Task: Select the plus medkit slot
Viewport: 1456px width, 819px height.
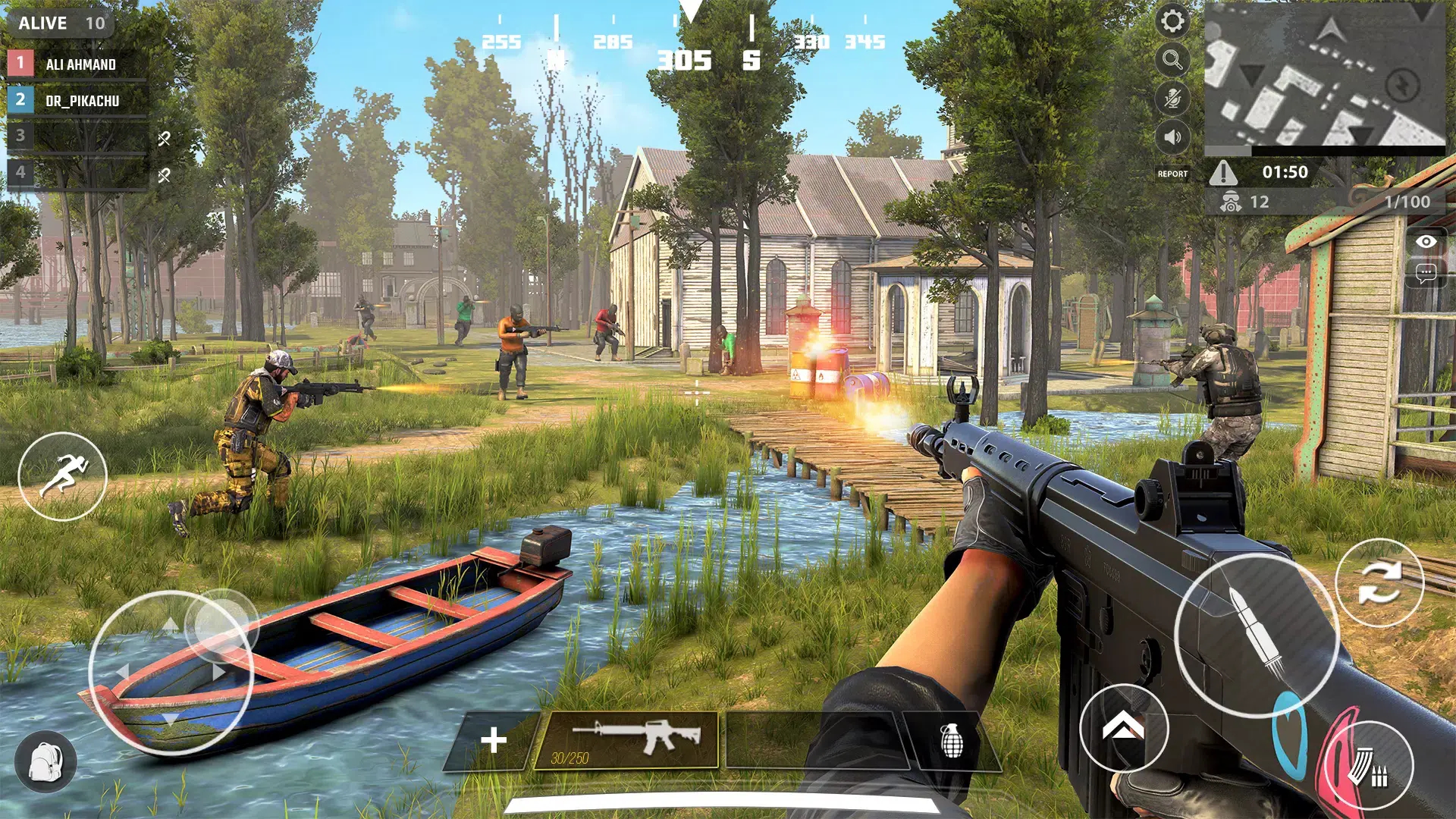Action: pyautogui.click(x=494, y=740)
